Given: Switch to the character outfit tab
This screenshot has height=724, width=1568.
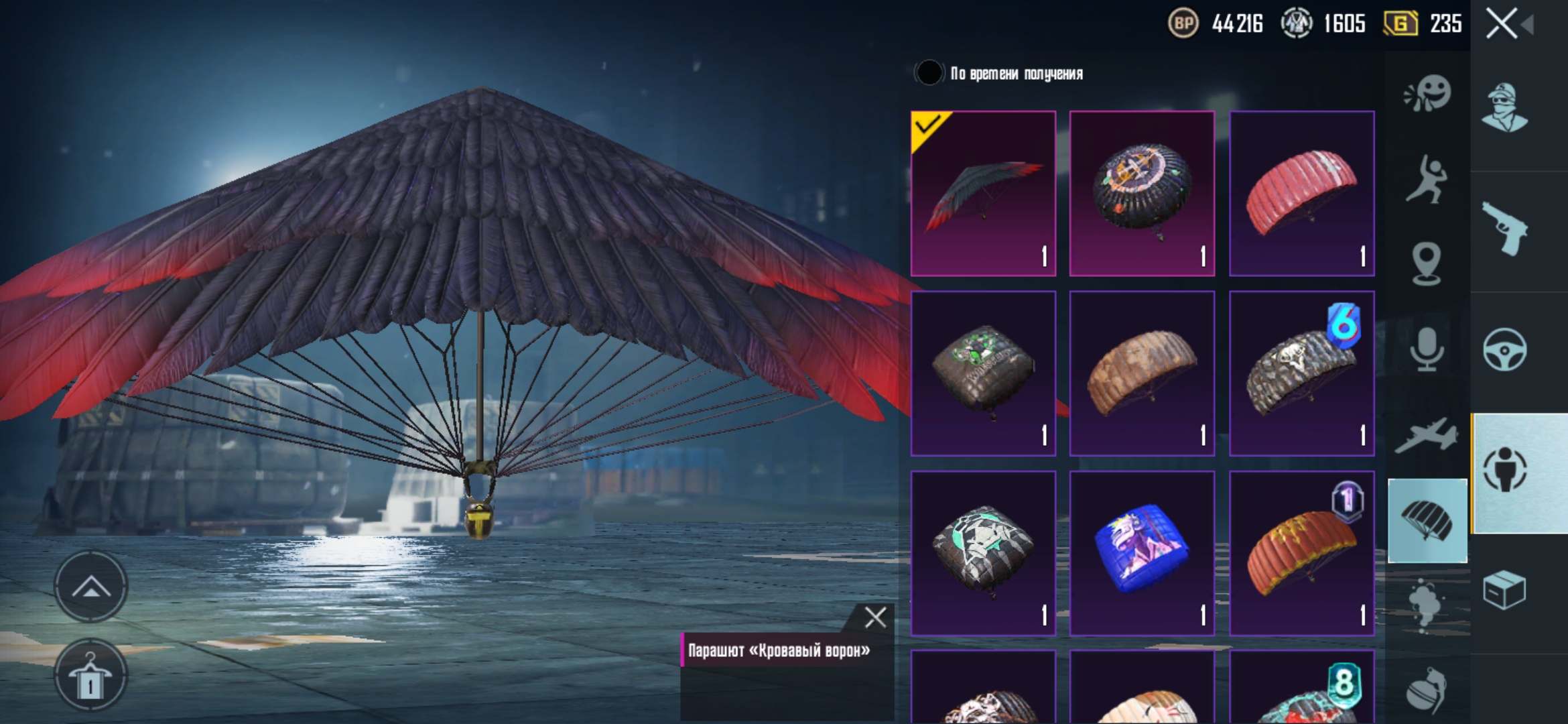Looking at the screenshot, I should [1504, 107].
